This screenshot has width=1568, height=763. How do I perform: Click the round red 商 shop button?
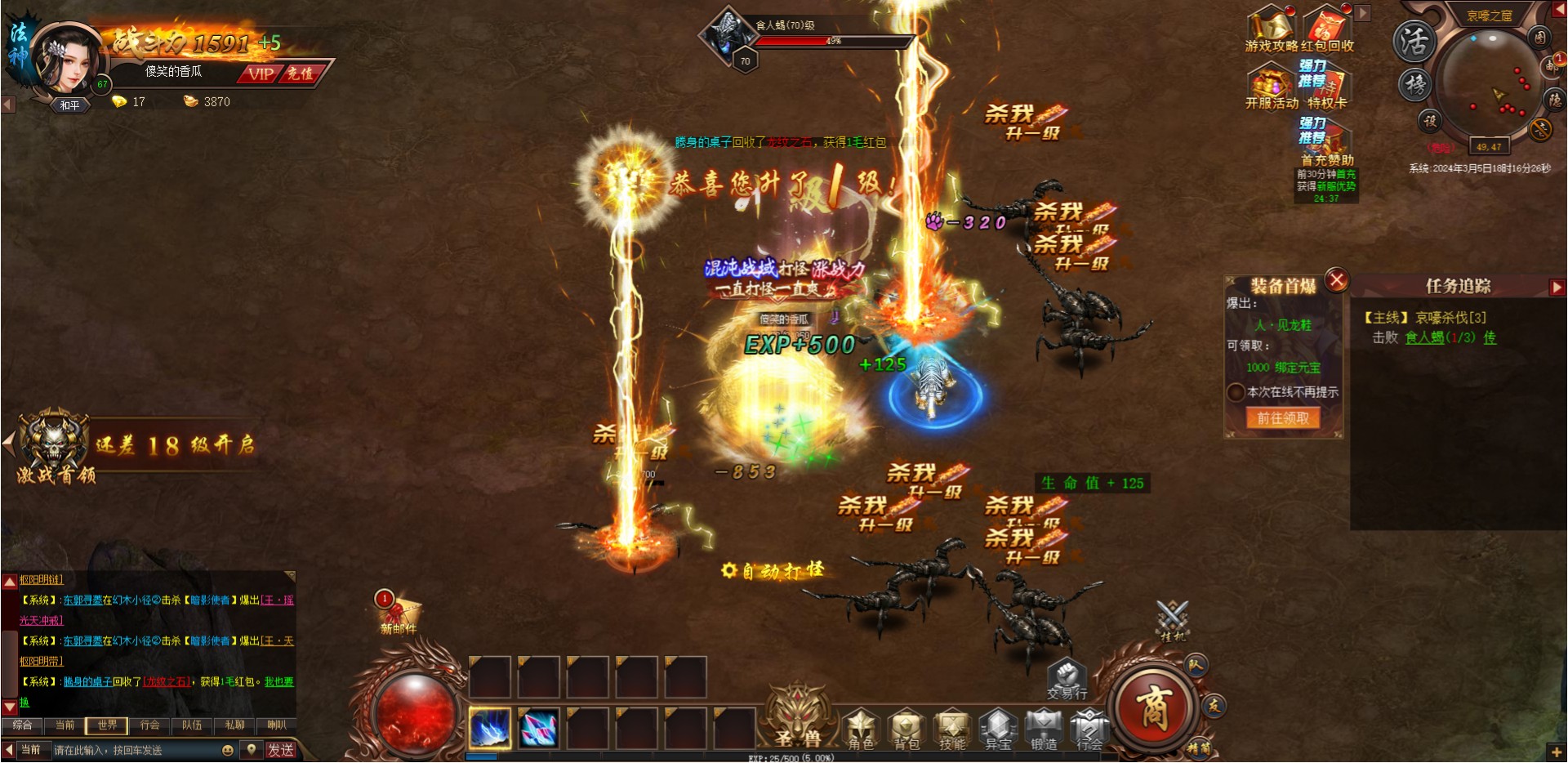pyautogui.click(x=1154, y=707)
